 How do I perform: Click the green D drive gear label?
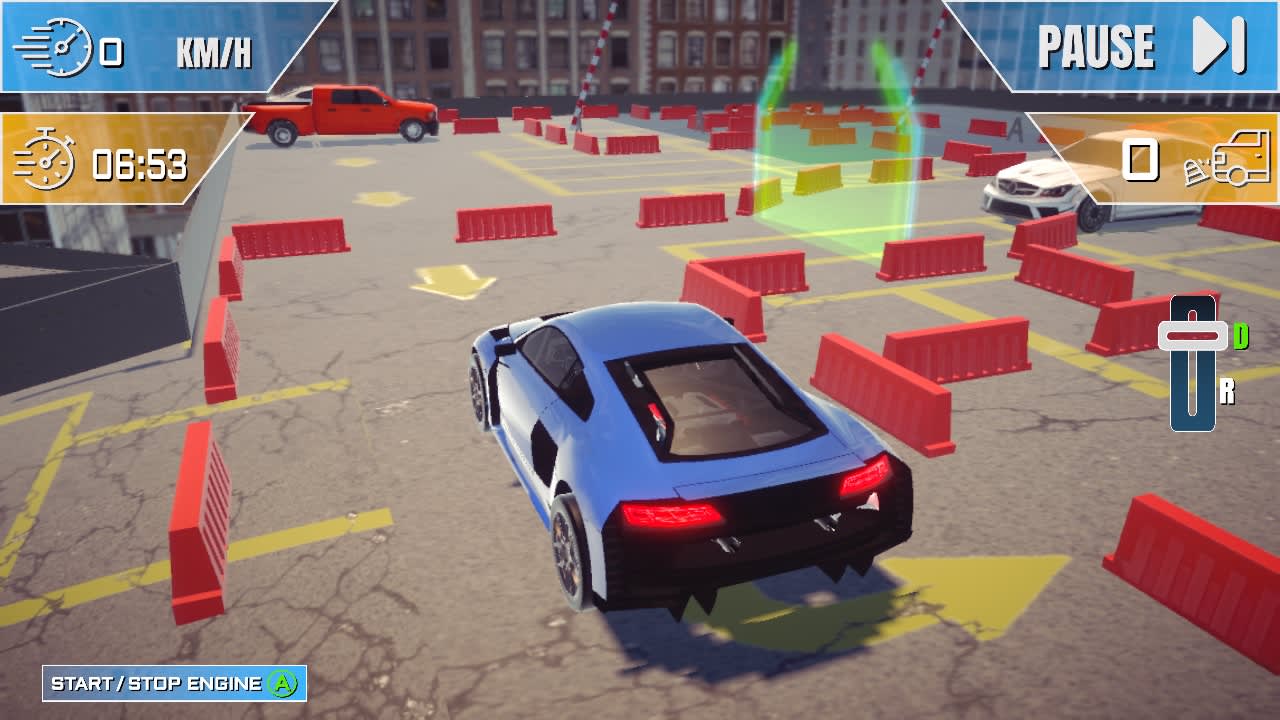coord(1243,335)
